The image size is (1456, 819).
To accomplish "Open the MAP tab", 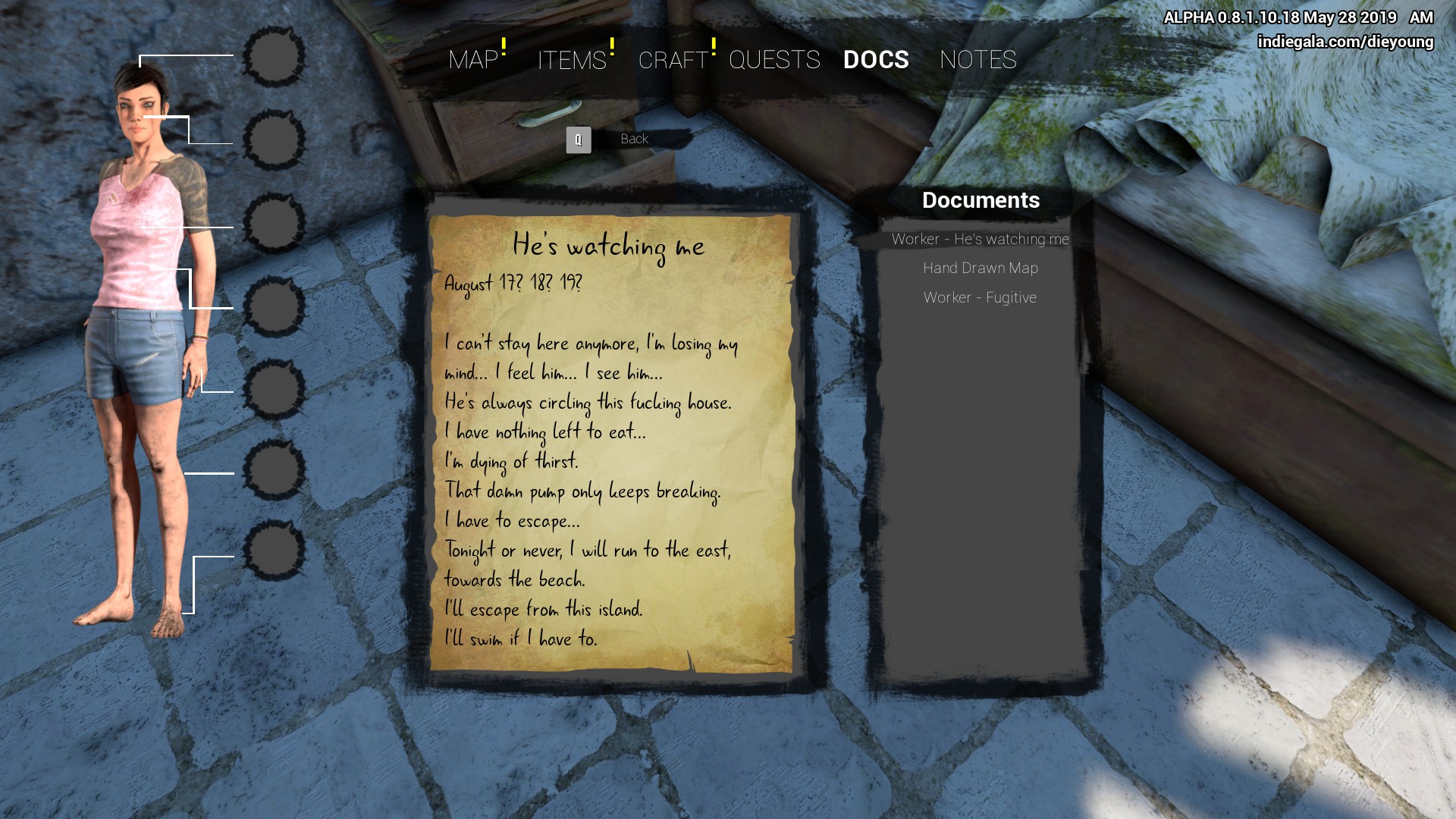I will coord(473,60).
